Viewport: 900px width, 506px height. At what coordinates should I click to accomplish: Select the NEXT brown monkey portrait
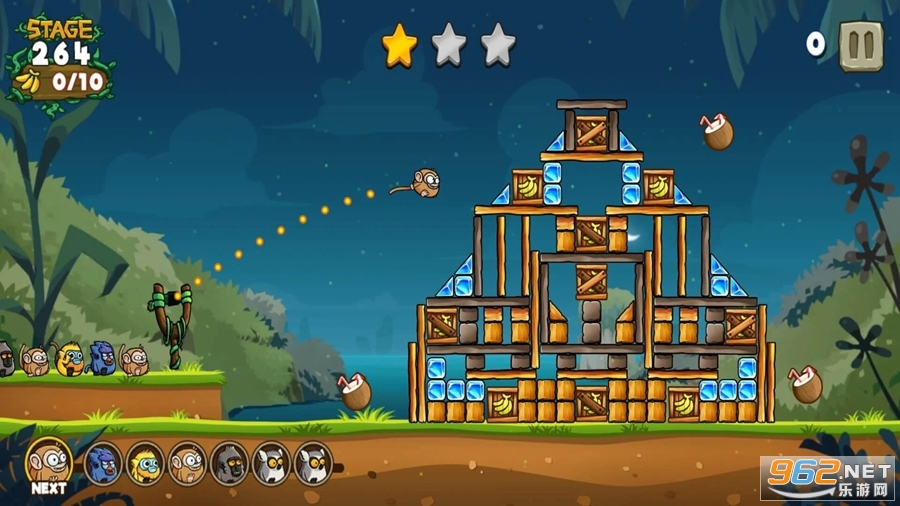[47, 461]
